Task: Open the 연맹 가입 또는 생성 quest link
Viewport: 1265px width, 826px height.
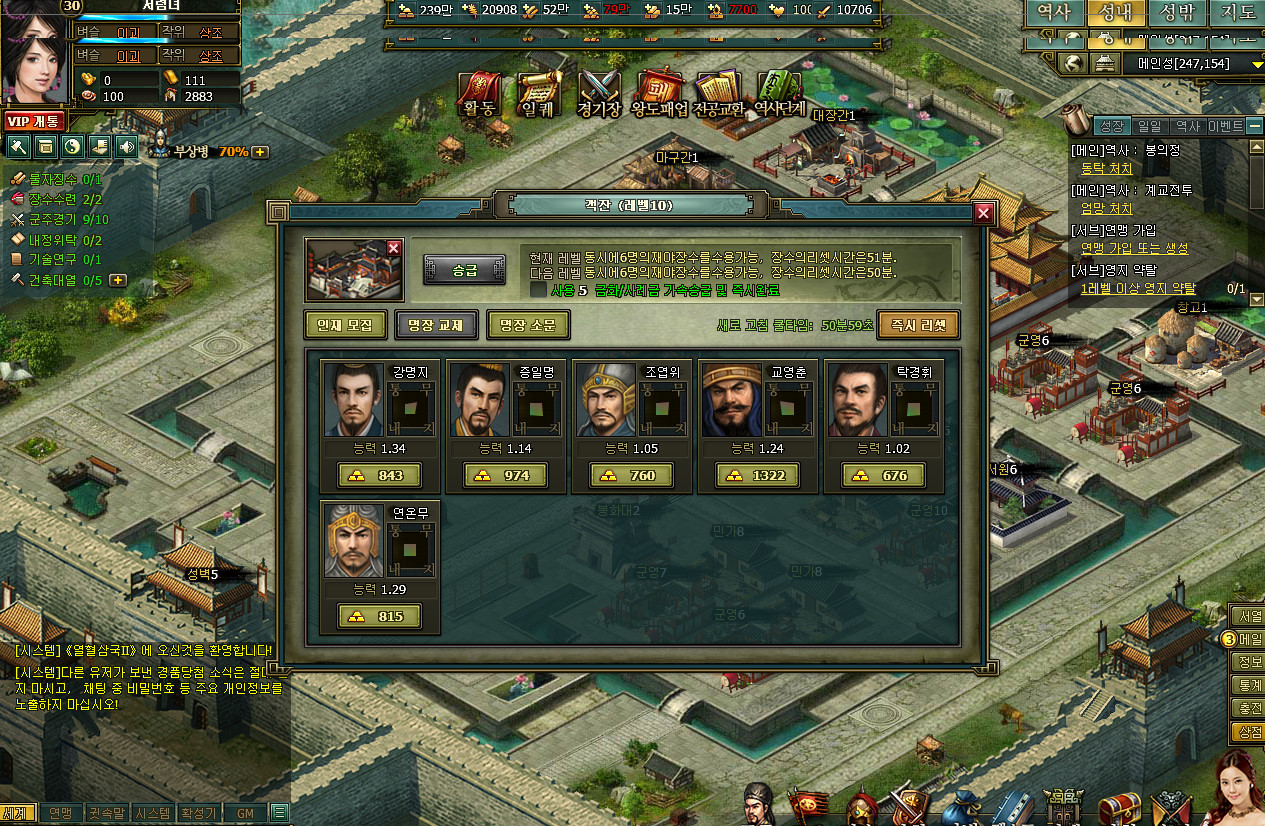Action: (x=1134, y=248)
